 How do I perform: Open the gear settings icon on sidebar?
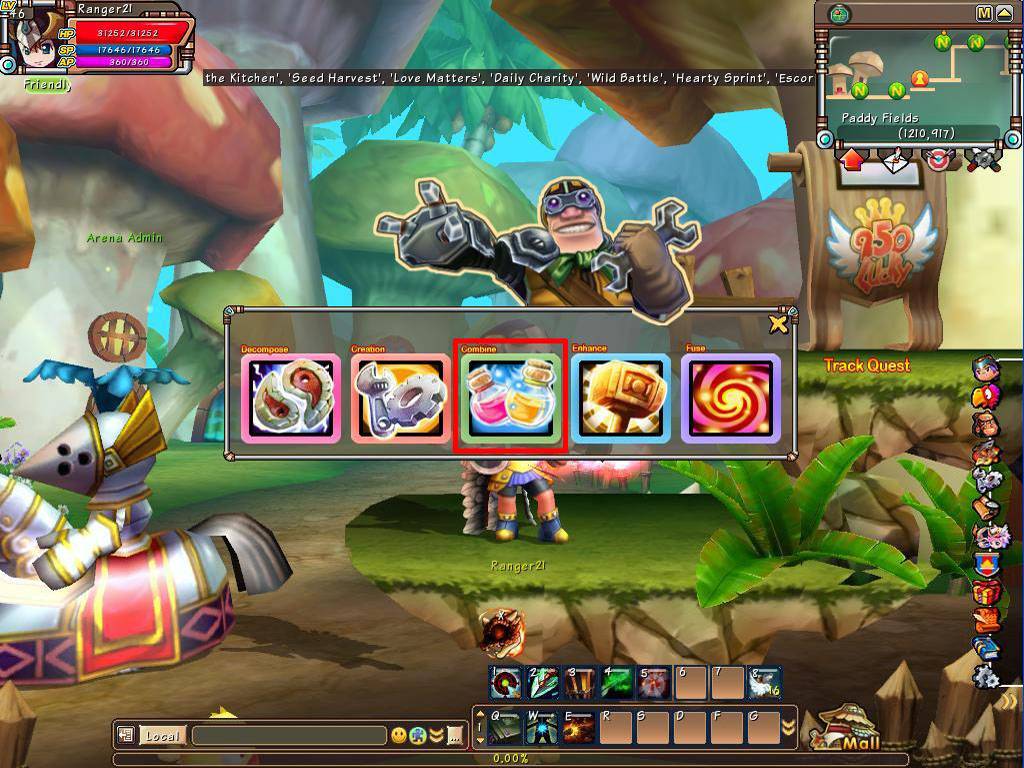tap(986, 675)
